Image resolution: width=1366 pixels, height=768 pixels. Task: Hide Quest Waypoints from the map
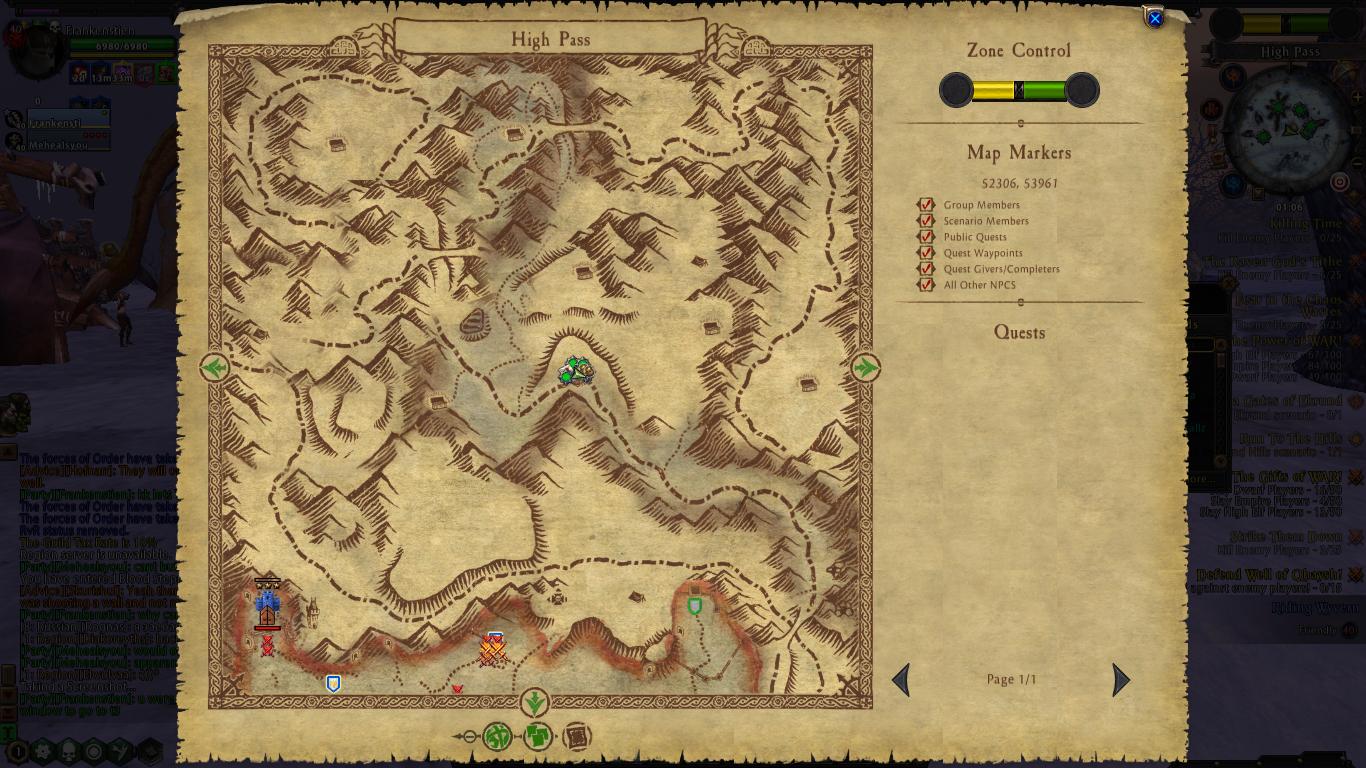[x=927, y=253]
